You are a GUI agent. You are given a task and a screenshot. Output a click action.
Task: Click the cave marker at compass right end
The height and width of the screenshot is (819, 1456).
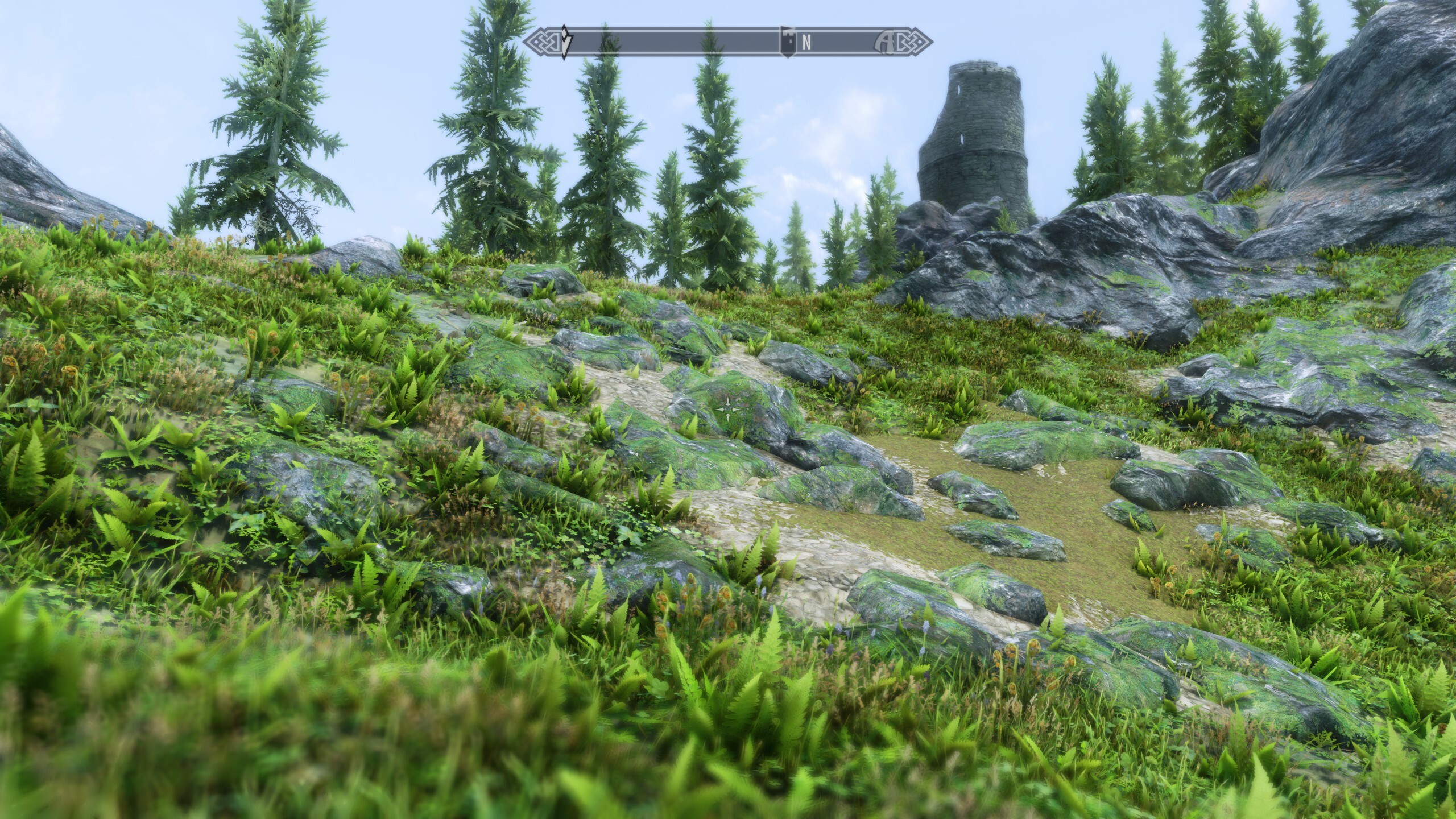click(887, 42)
